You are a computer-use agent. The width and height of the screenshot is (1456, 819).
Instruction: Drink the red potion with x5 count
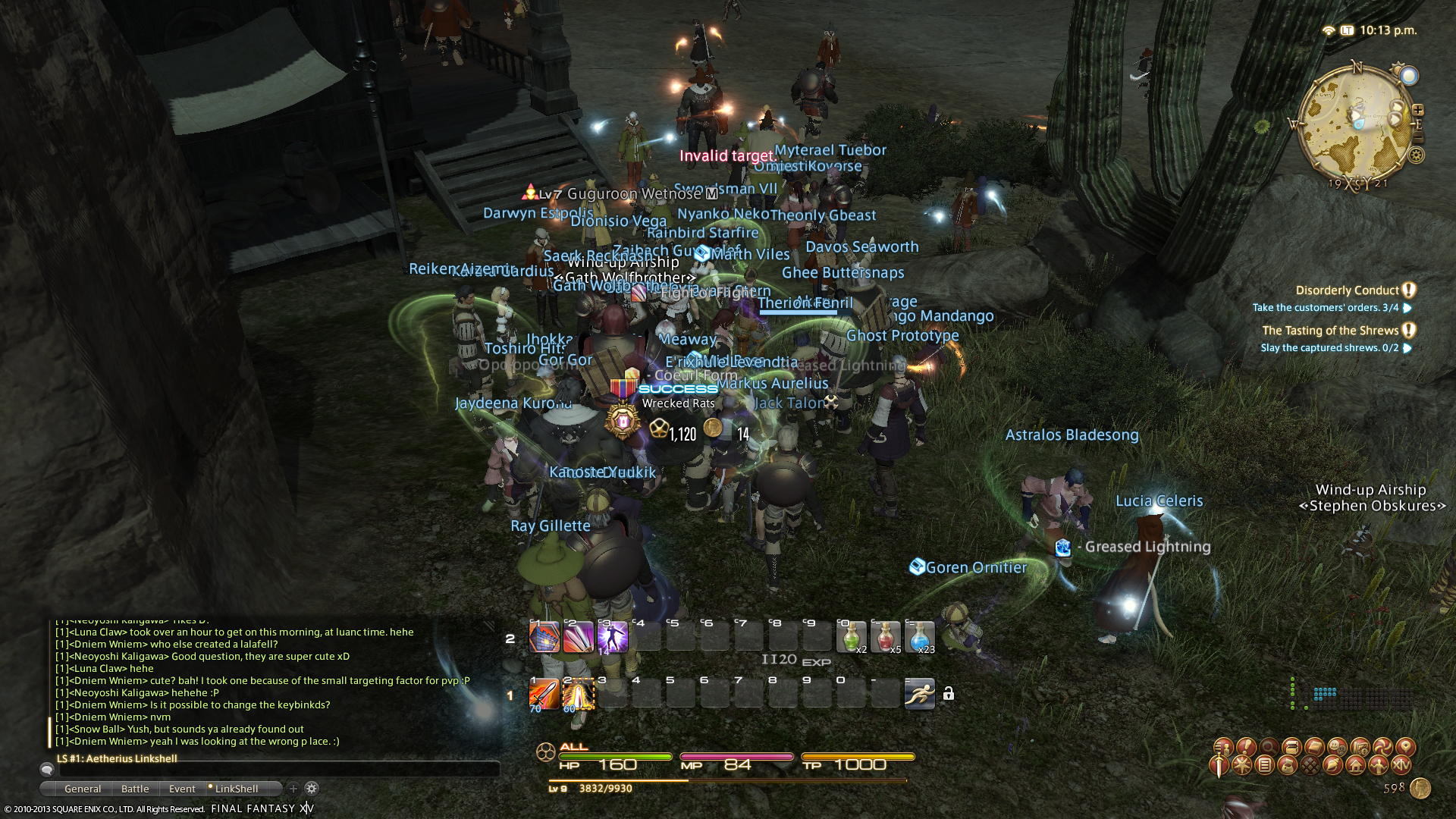point(885,637)
